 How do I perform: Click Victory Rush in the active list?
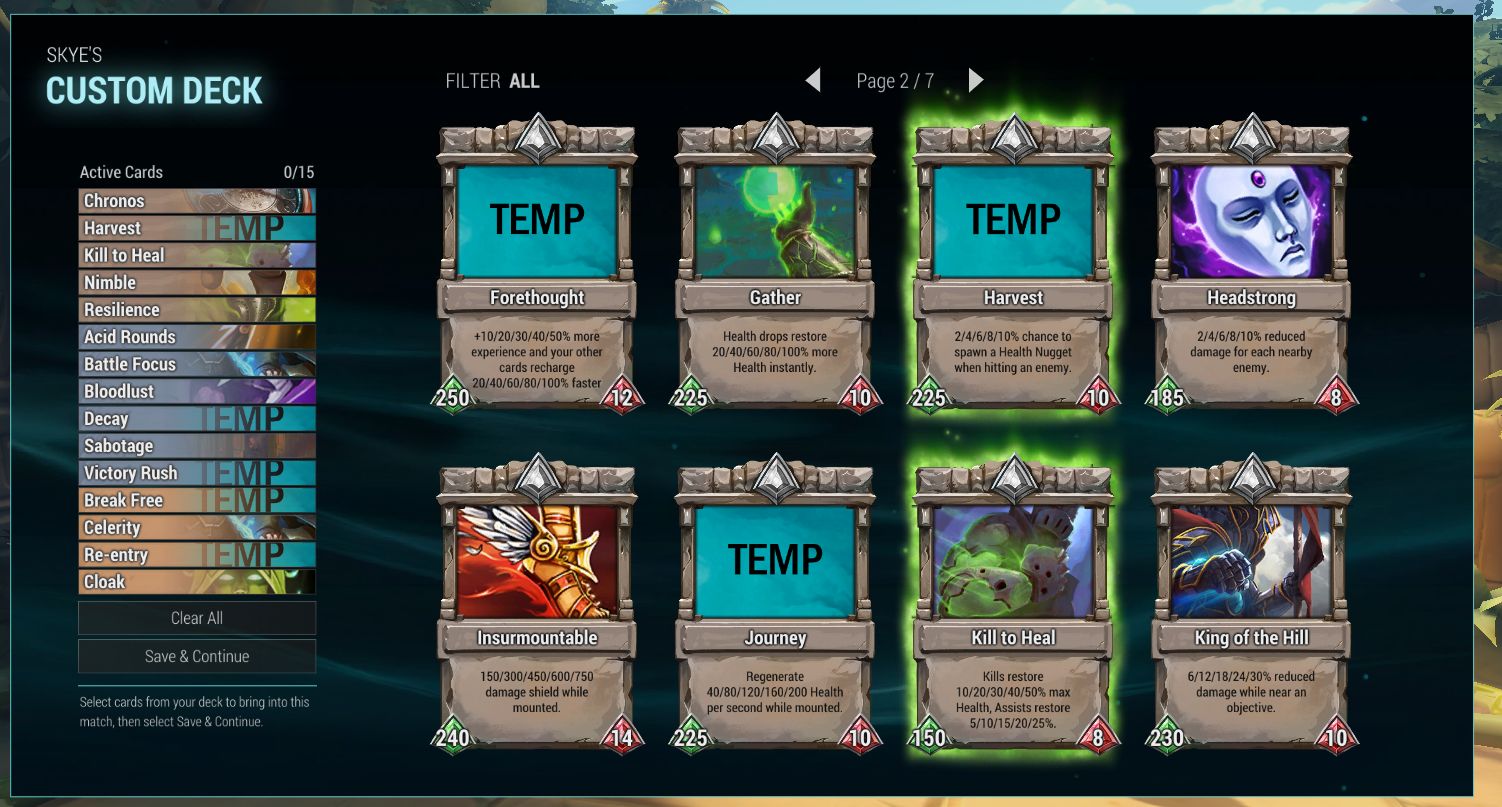(x=197, y=473)
